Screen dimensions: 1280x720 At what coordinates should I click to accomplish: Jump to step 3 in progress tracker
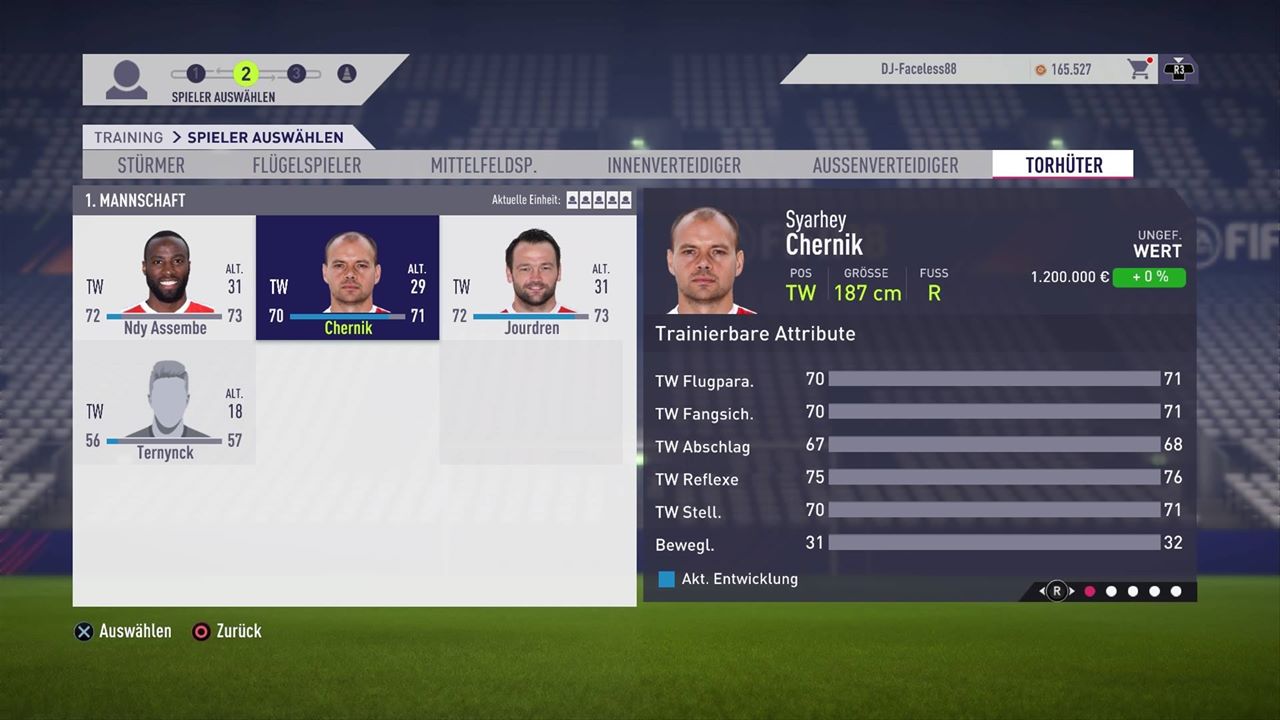296,73
